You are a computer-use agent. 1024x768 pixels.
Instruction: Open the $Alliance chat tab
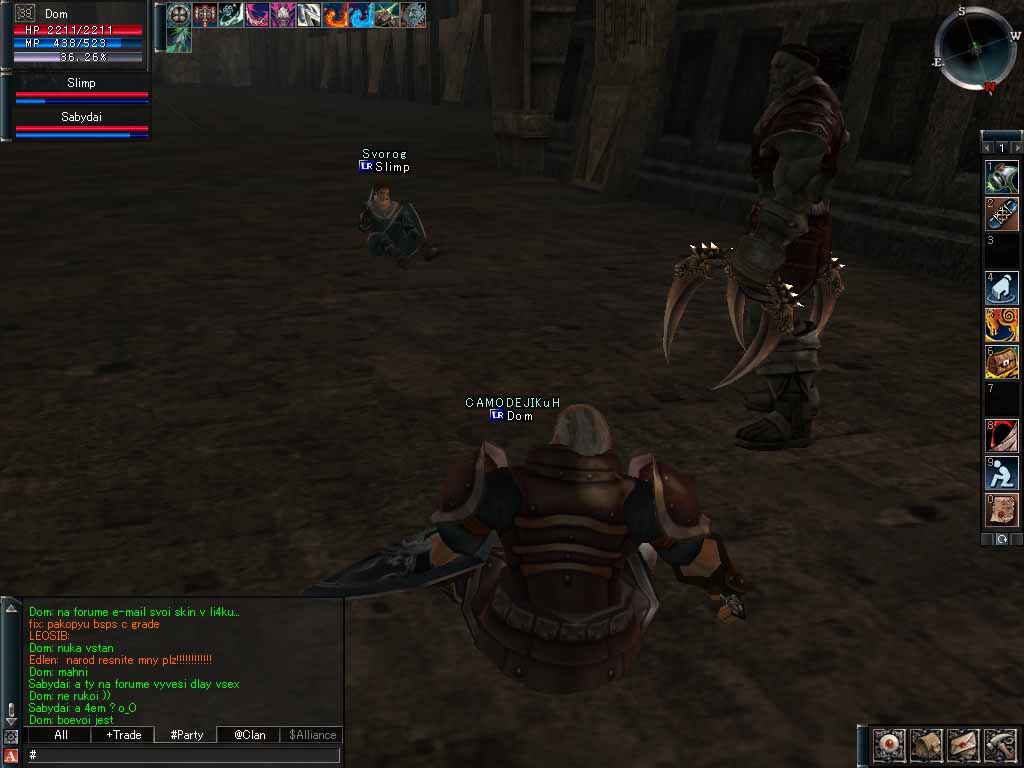[312, 735]
